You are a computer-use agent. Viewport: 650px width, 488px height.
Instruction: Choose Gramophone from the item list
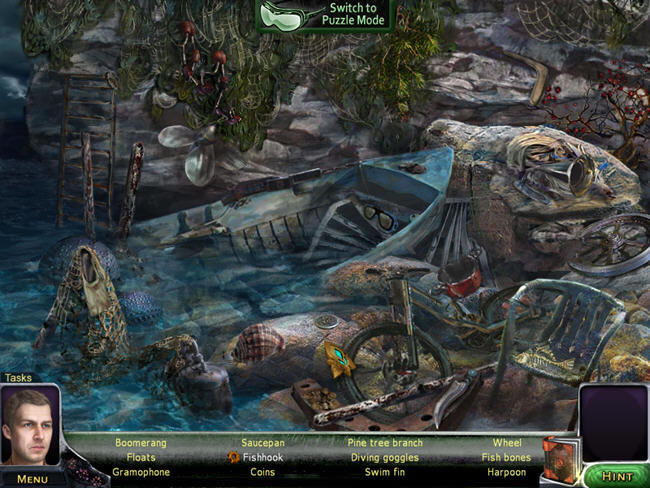click(140, 472)
